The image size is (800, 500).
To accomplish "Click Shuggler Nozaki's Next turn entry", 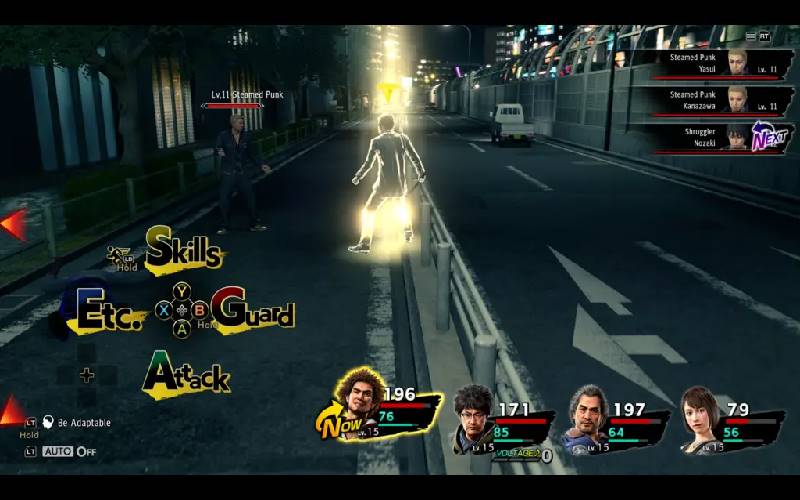I will pos(714,137).
